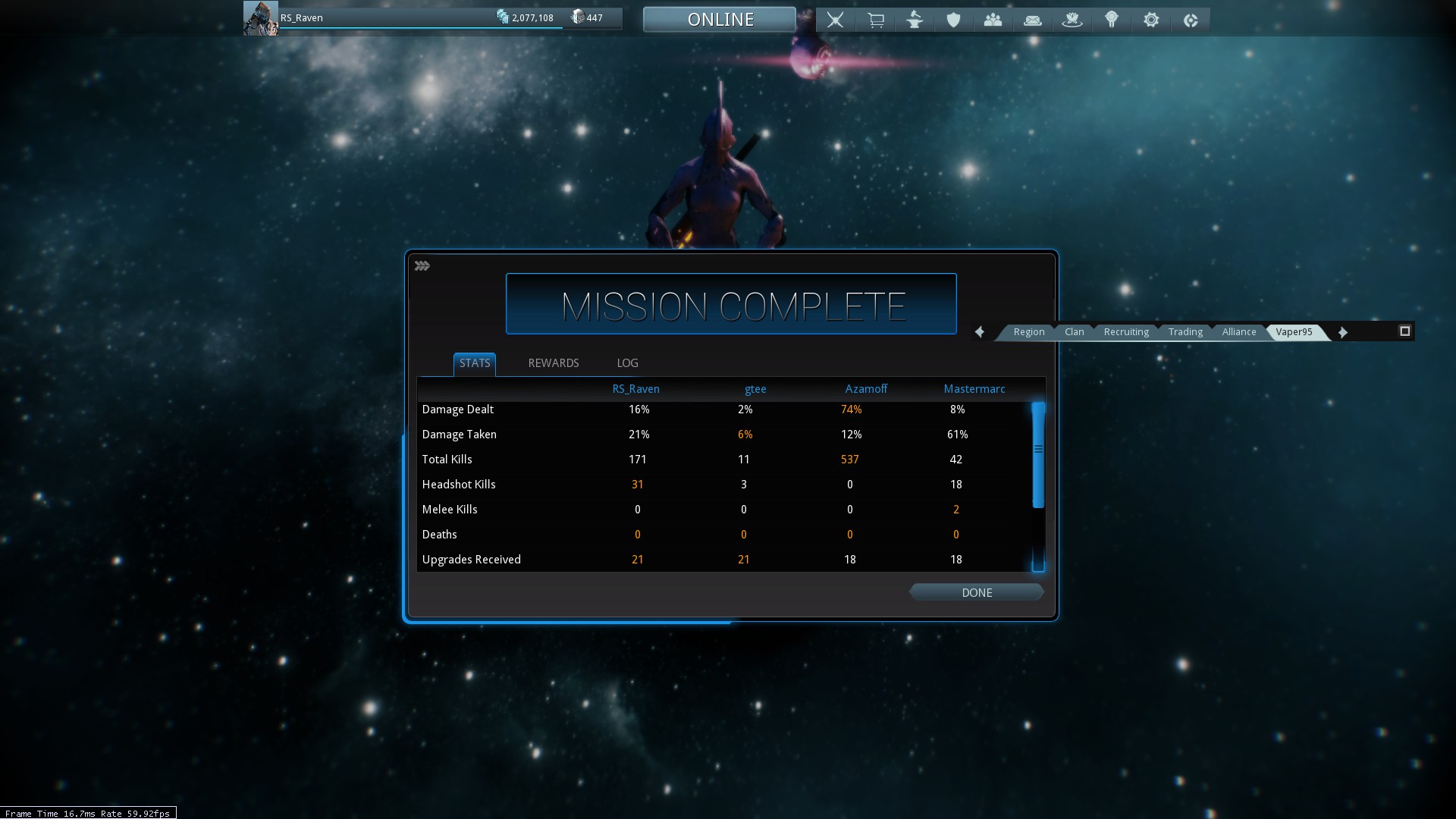Viewport: 1456px width, 819px height.
Task: Switch to the REWARDS tab
Action: [553, 363]
